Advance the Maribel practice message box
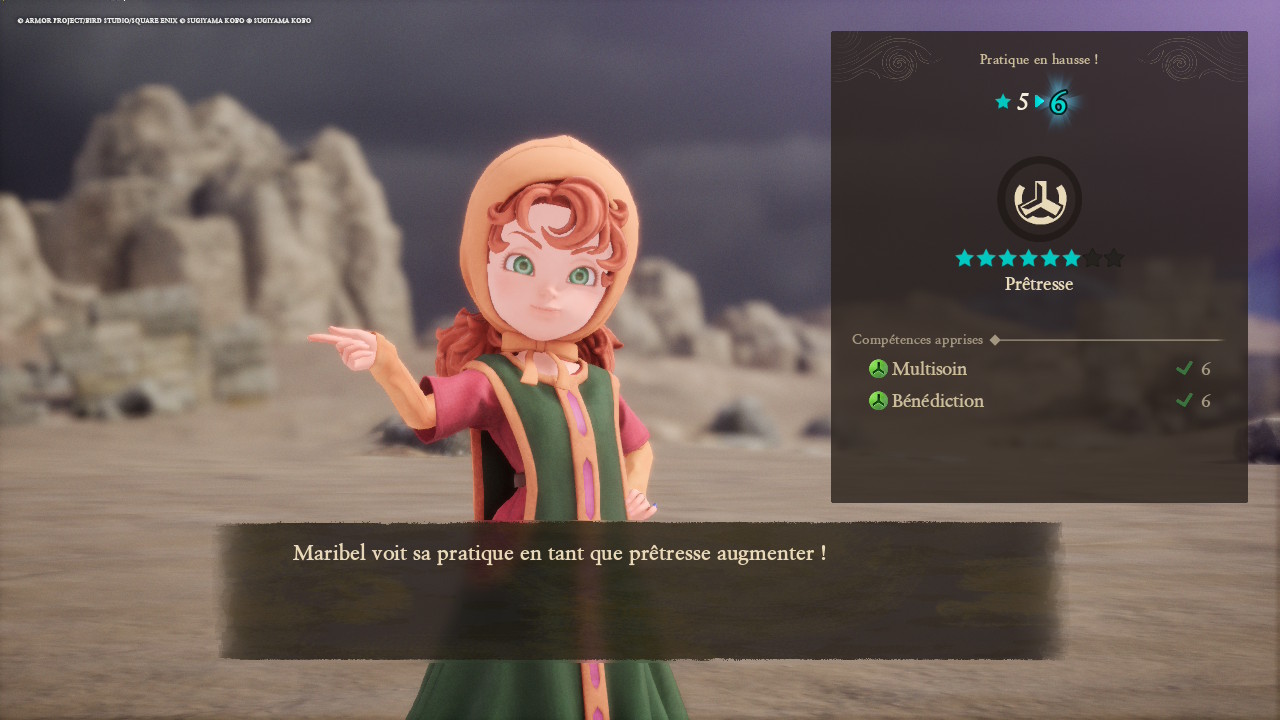Screen dimensions: 1280x720 [640, 590]
